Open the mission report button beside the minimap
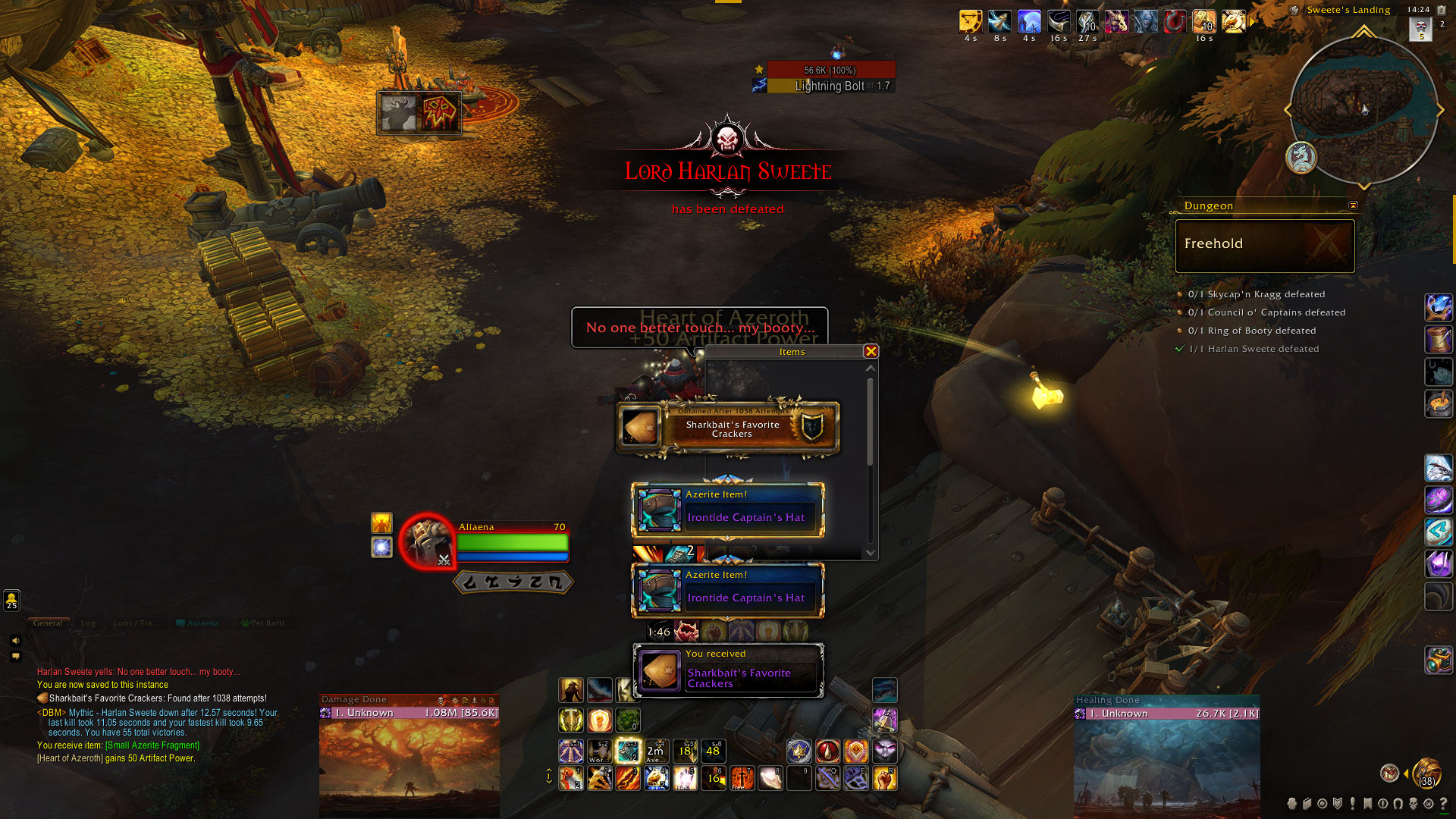The image size is (1456, 819). [1301, 158]
